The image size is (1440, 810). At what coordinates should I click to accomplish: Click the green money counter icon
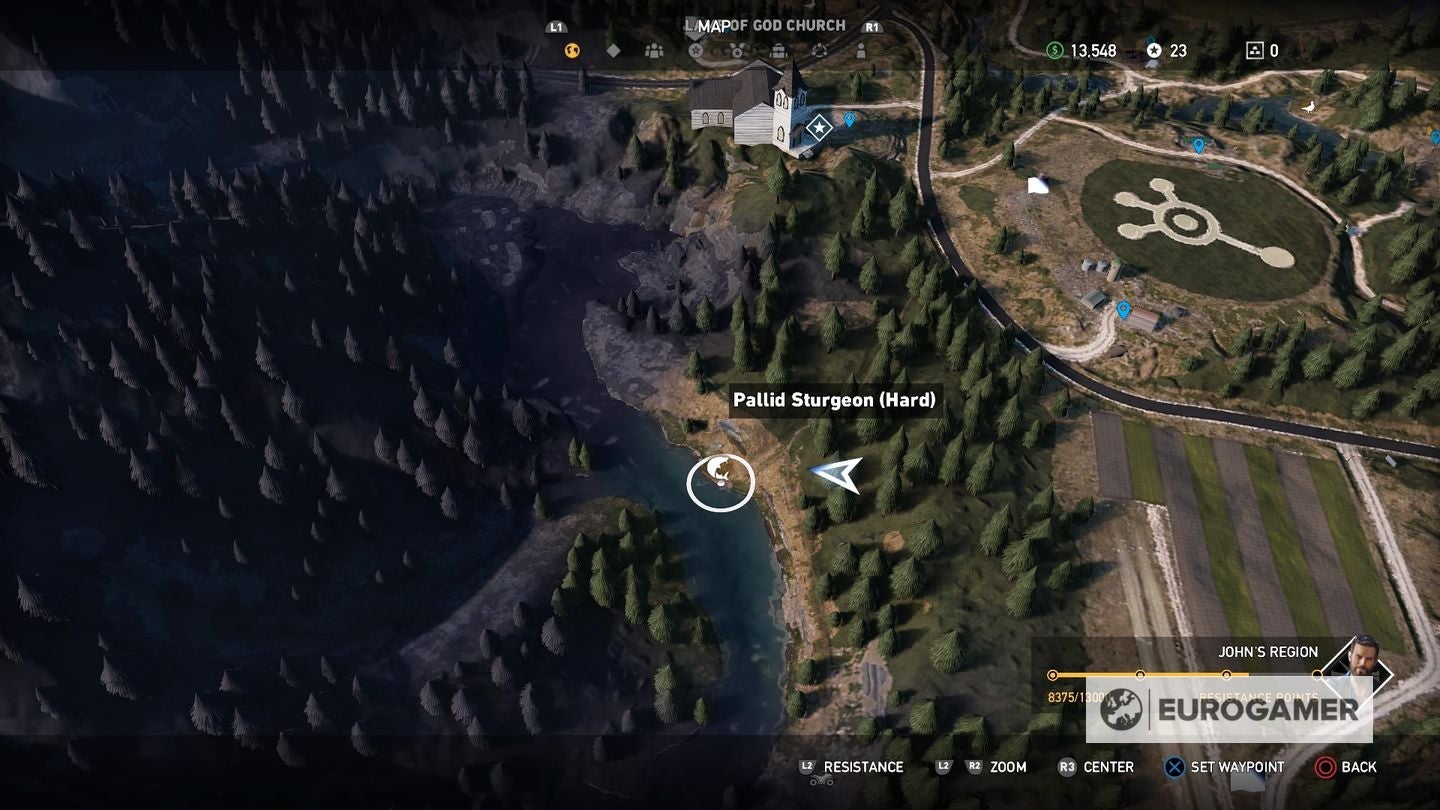(1055, 49)
